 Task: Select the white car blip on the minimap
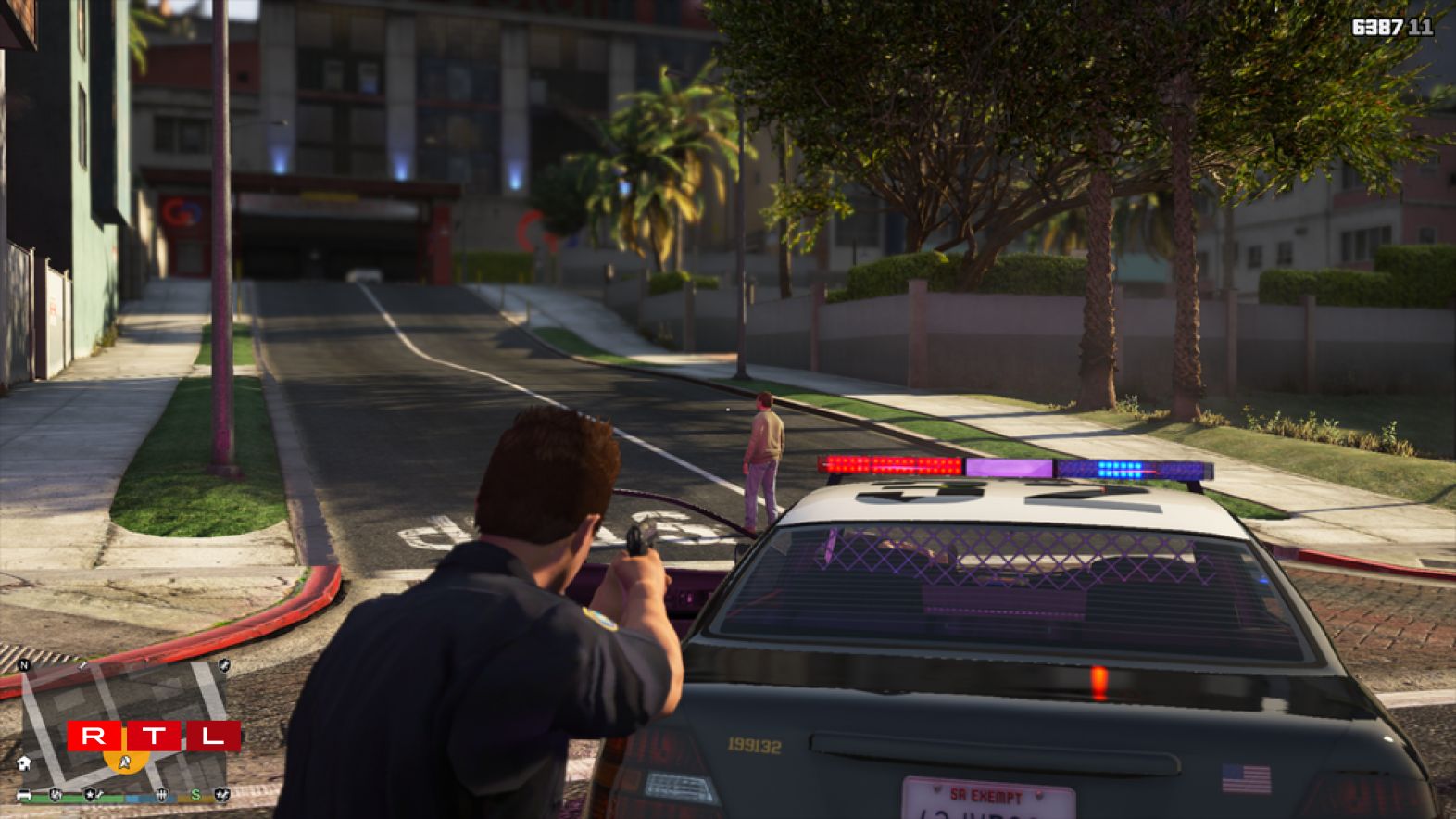coord(25,795)
